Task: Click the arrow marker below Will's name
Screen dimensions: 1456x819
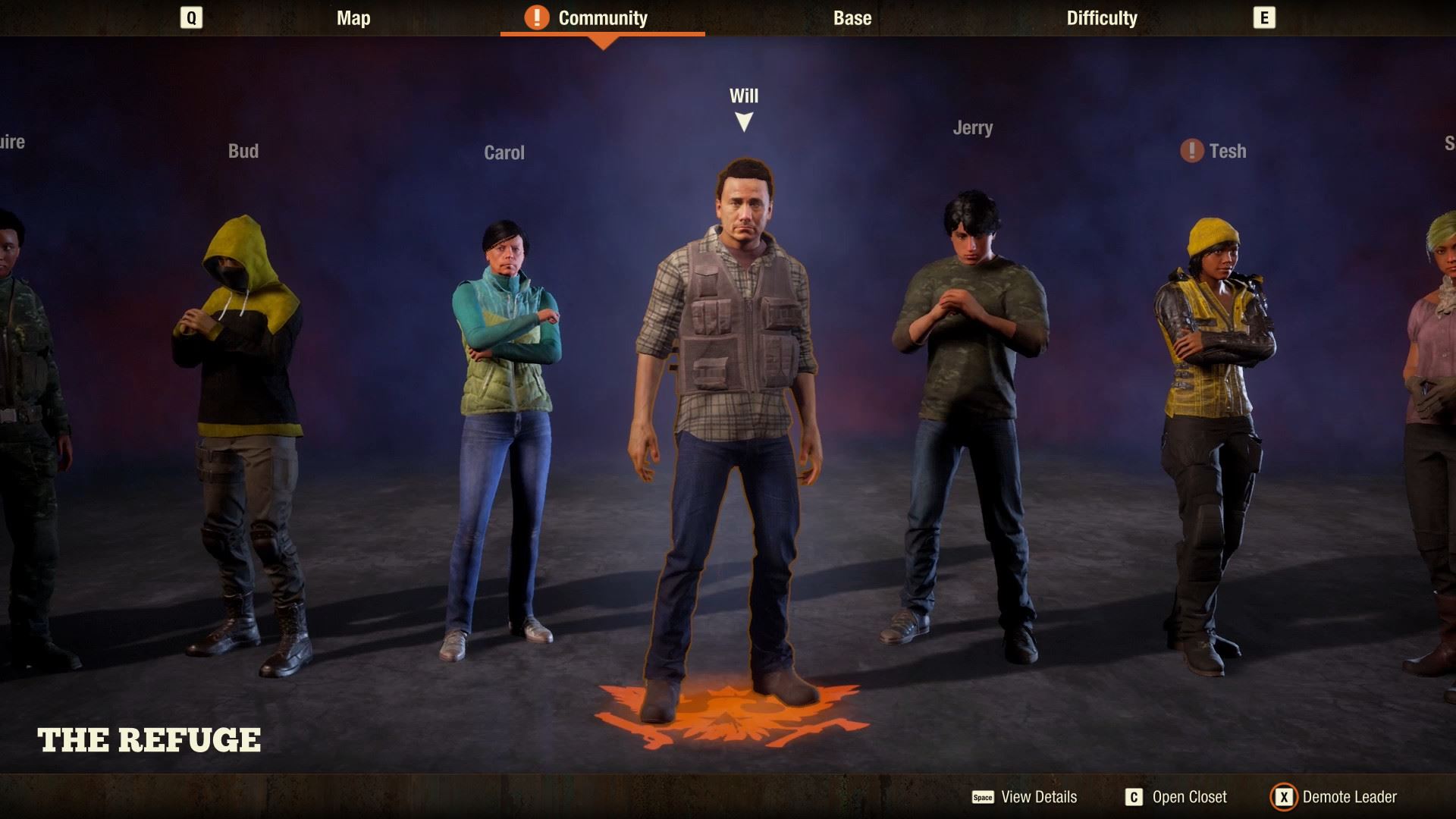Action: tap(744, 120)
